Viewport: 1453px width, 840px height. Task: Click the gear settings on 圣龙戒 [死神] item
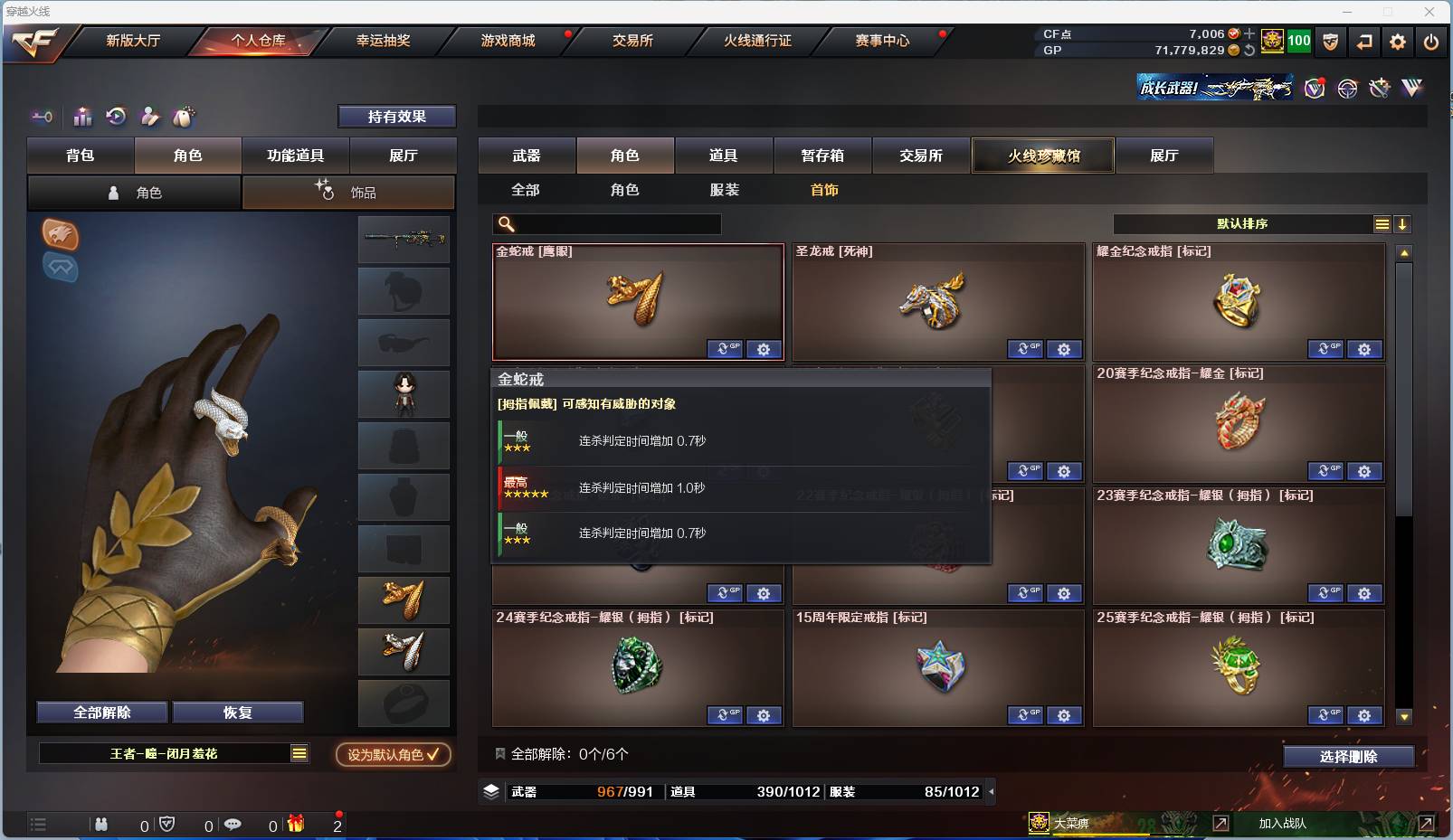(1064, 349)
